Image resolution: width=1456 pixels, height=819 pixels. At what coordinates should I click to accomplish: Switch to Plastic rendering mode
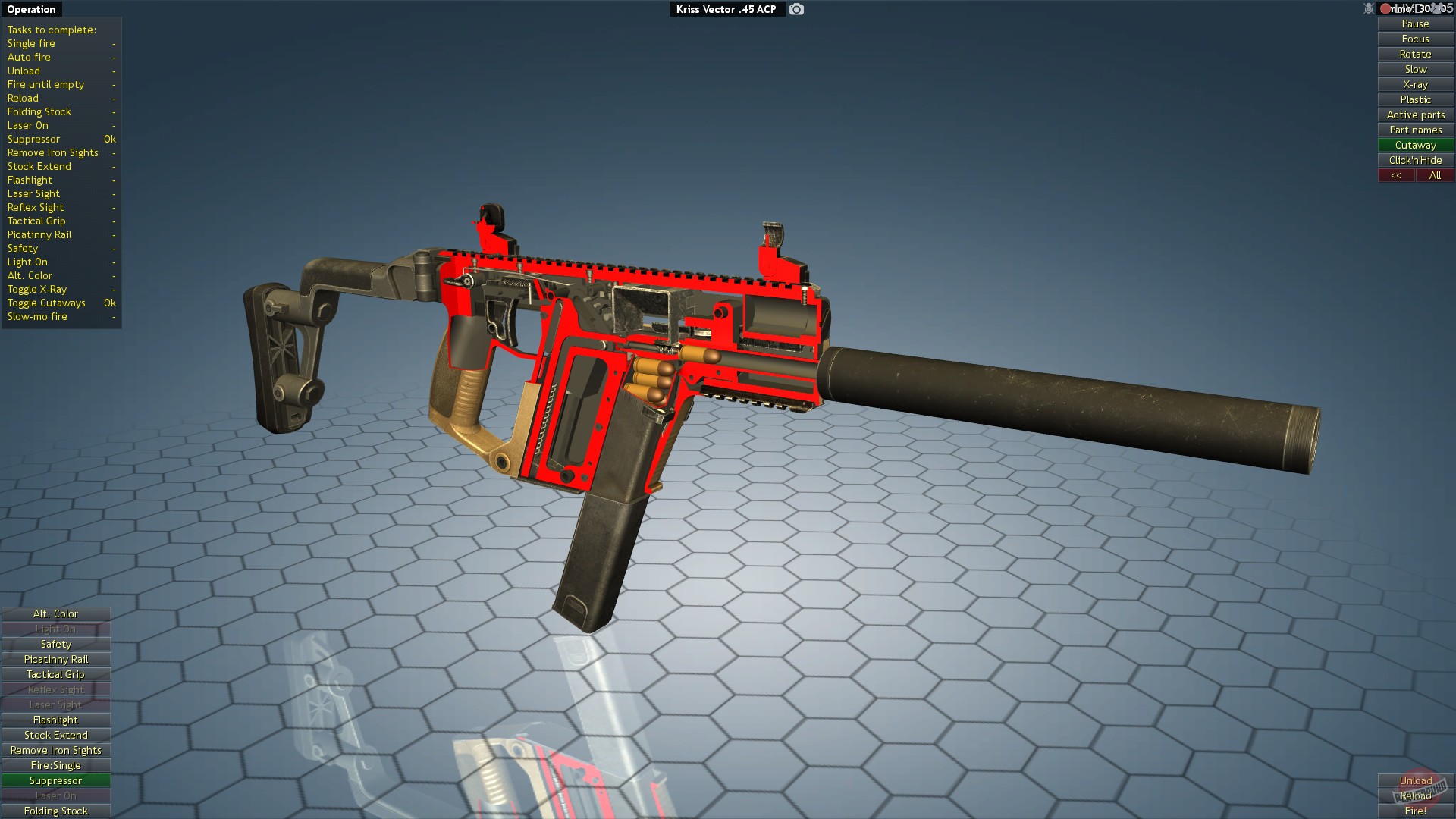(1415, 99)
